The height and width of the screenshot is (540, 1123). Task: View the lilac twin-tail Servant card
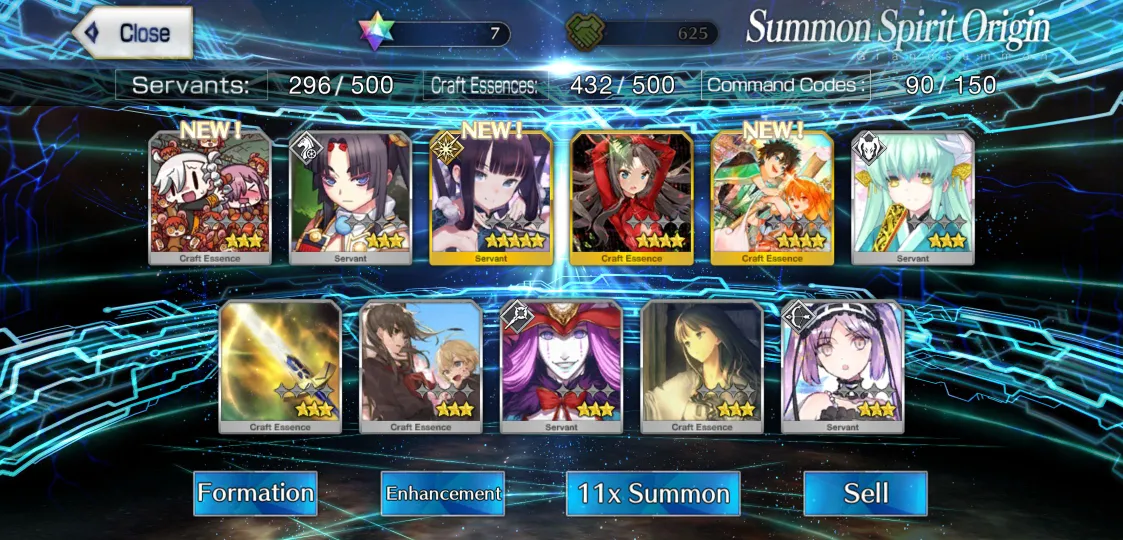(842, 366)
